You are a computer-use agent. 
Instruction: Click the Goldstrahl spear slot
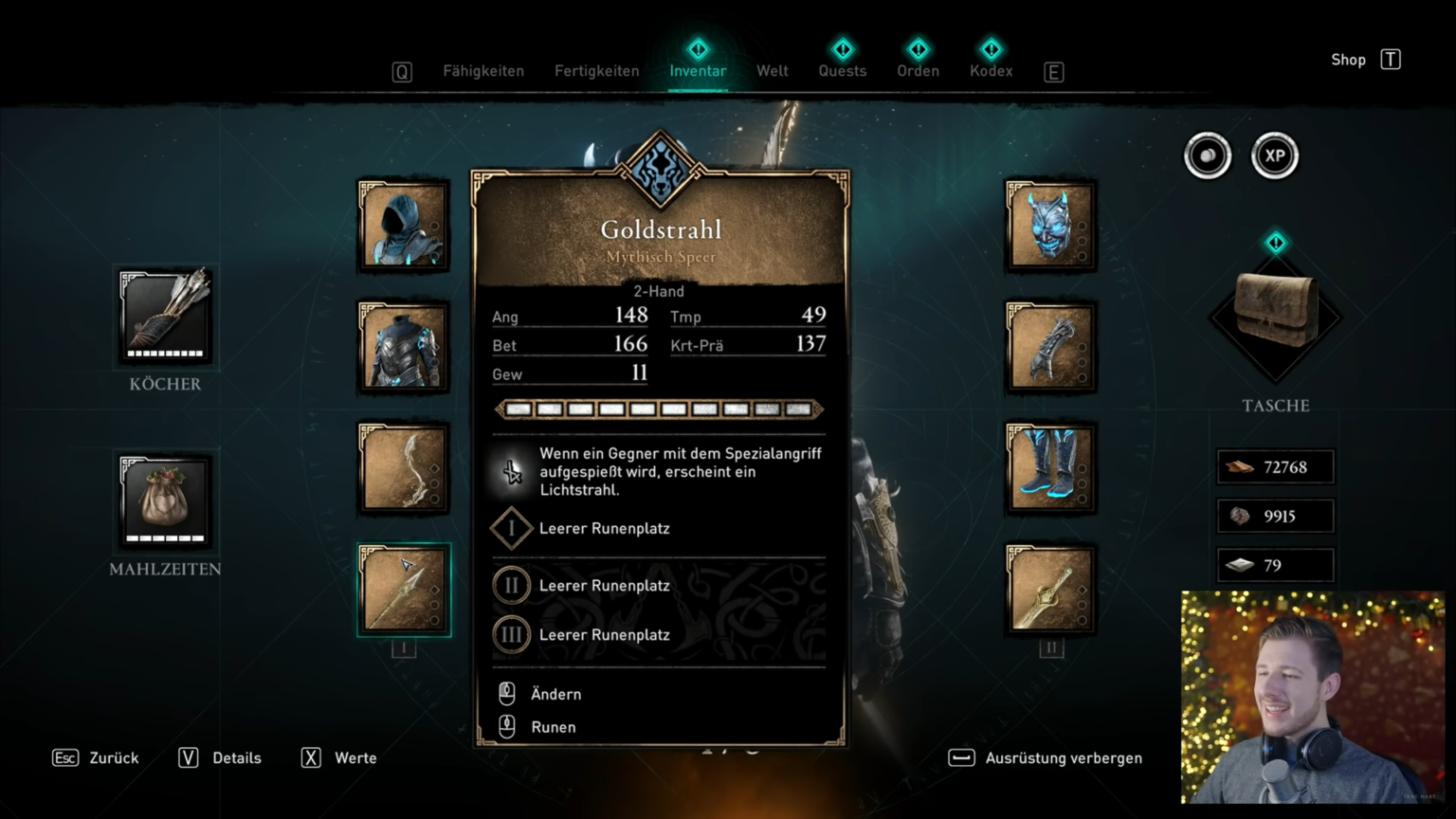point(404,590)
